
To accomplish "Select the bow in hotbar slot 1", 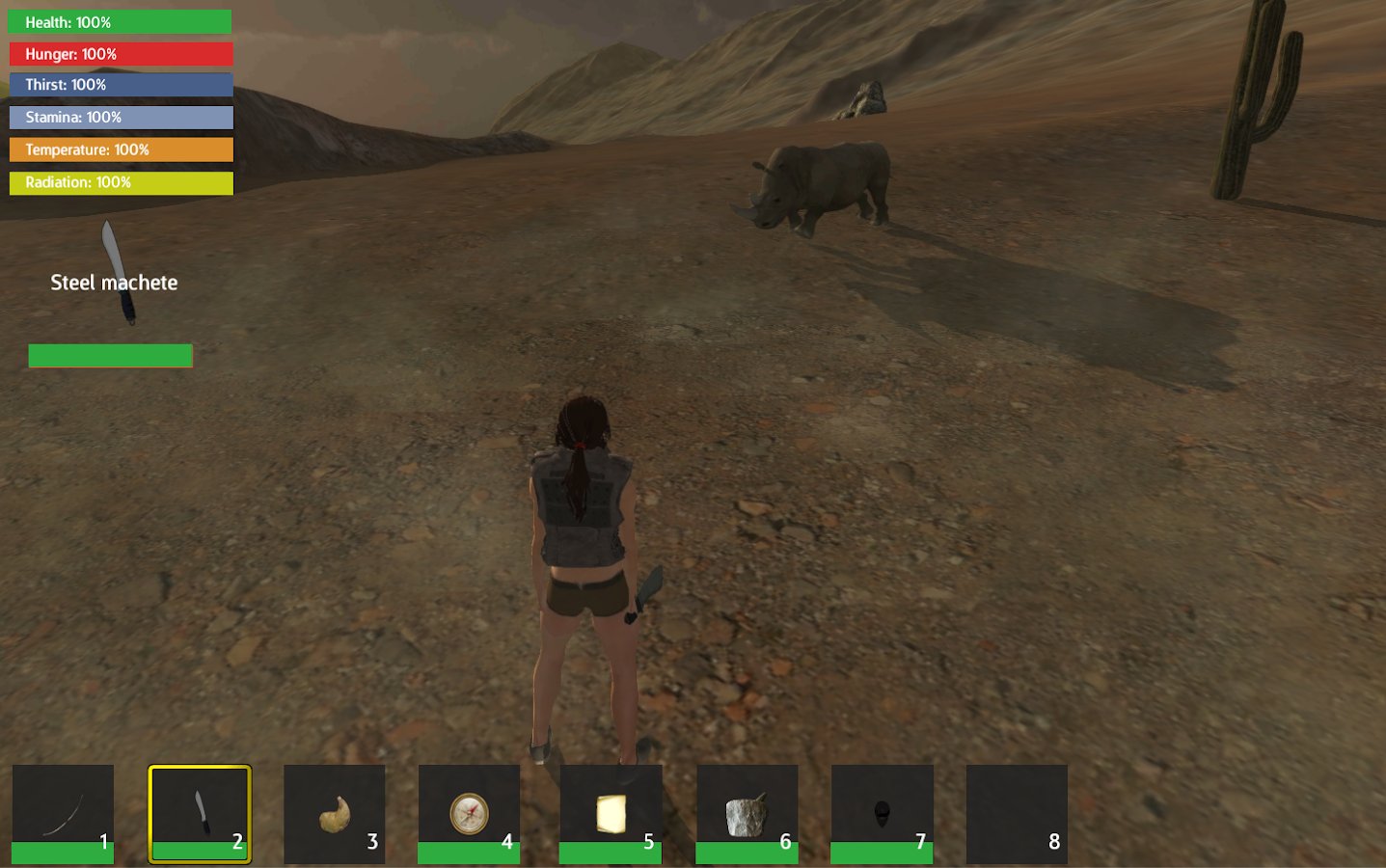I will (63, 813).
